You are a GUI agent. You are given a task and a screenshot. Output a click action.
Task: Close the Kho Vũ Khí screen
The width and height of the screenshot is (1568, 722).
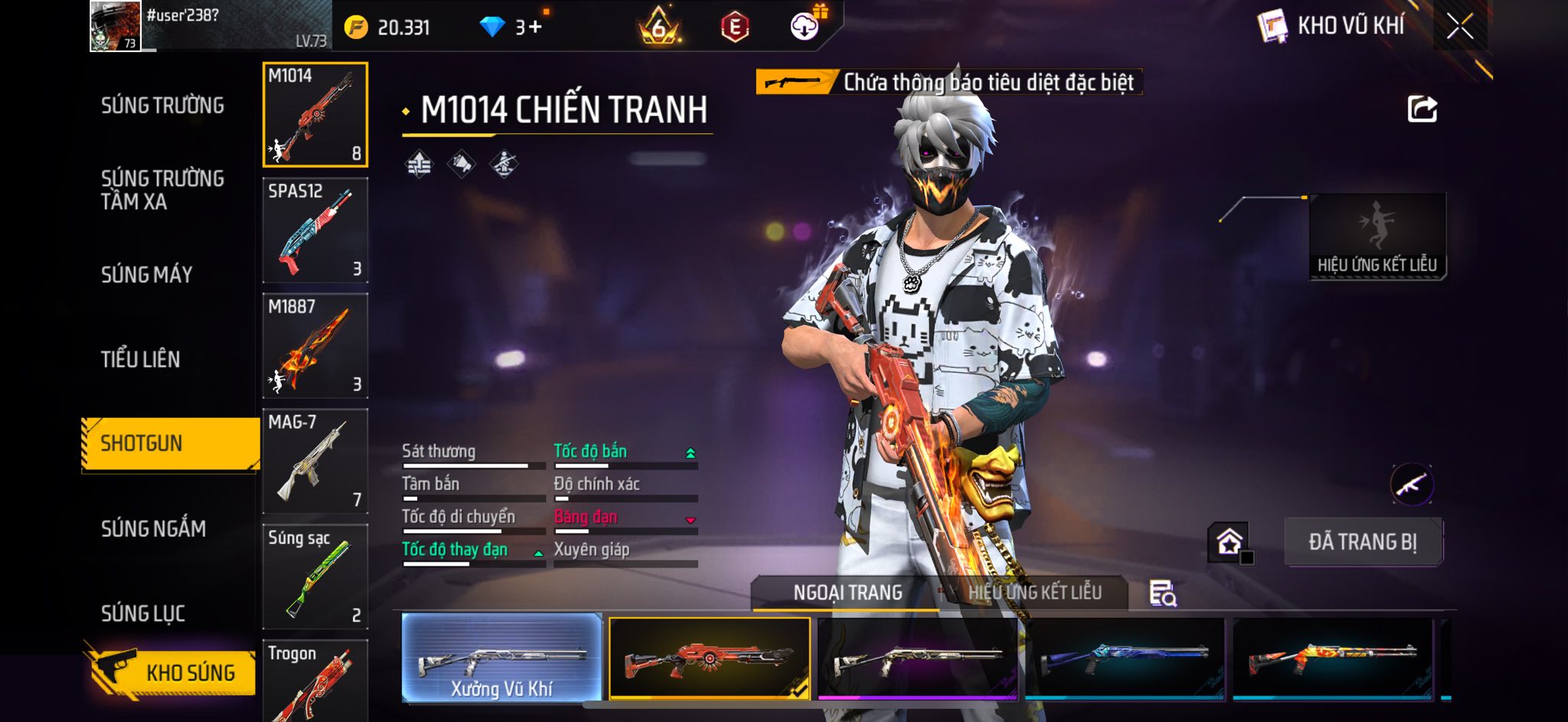pos(1459,27)
